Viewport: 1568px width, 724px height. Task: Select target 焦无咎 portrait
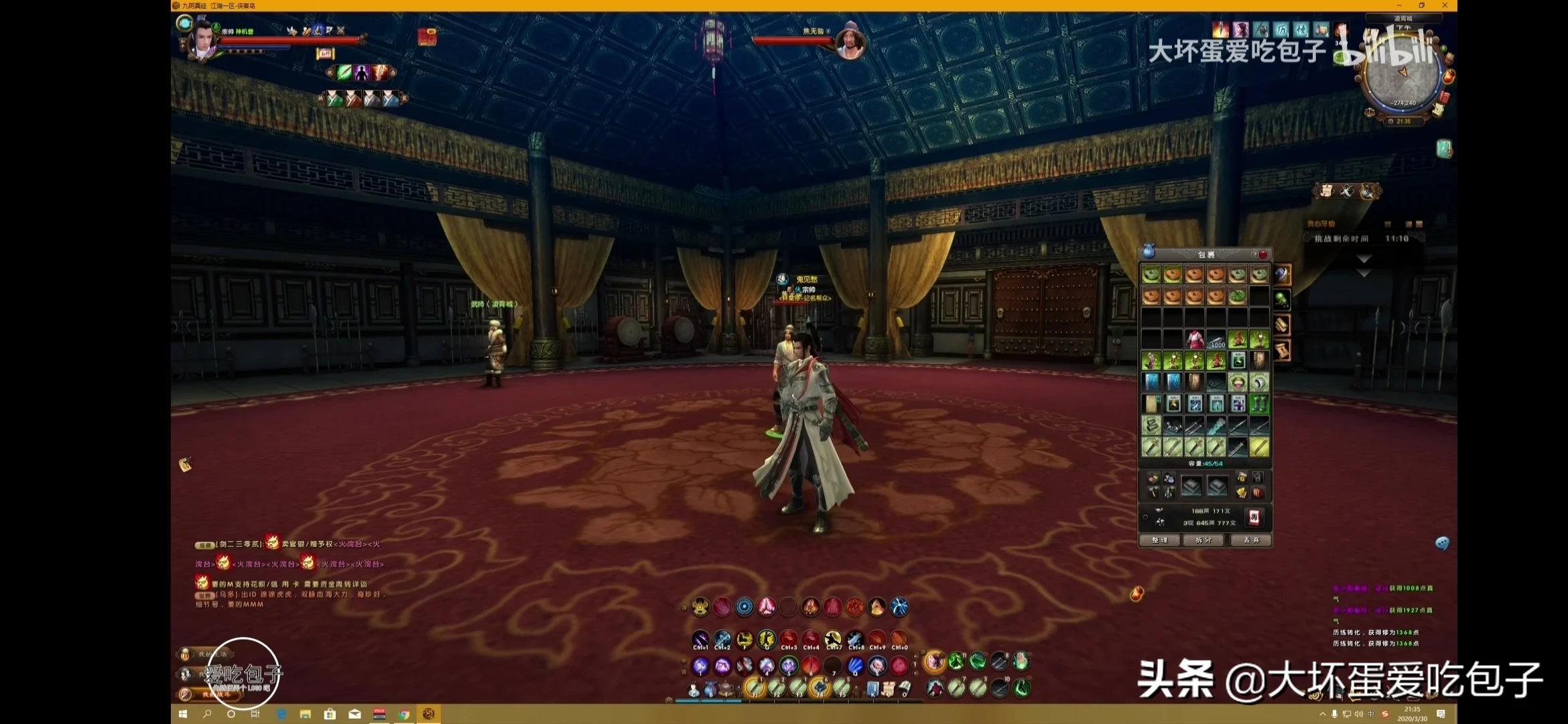pos(850,42)
